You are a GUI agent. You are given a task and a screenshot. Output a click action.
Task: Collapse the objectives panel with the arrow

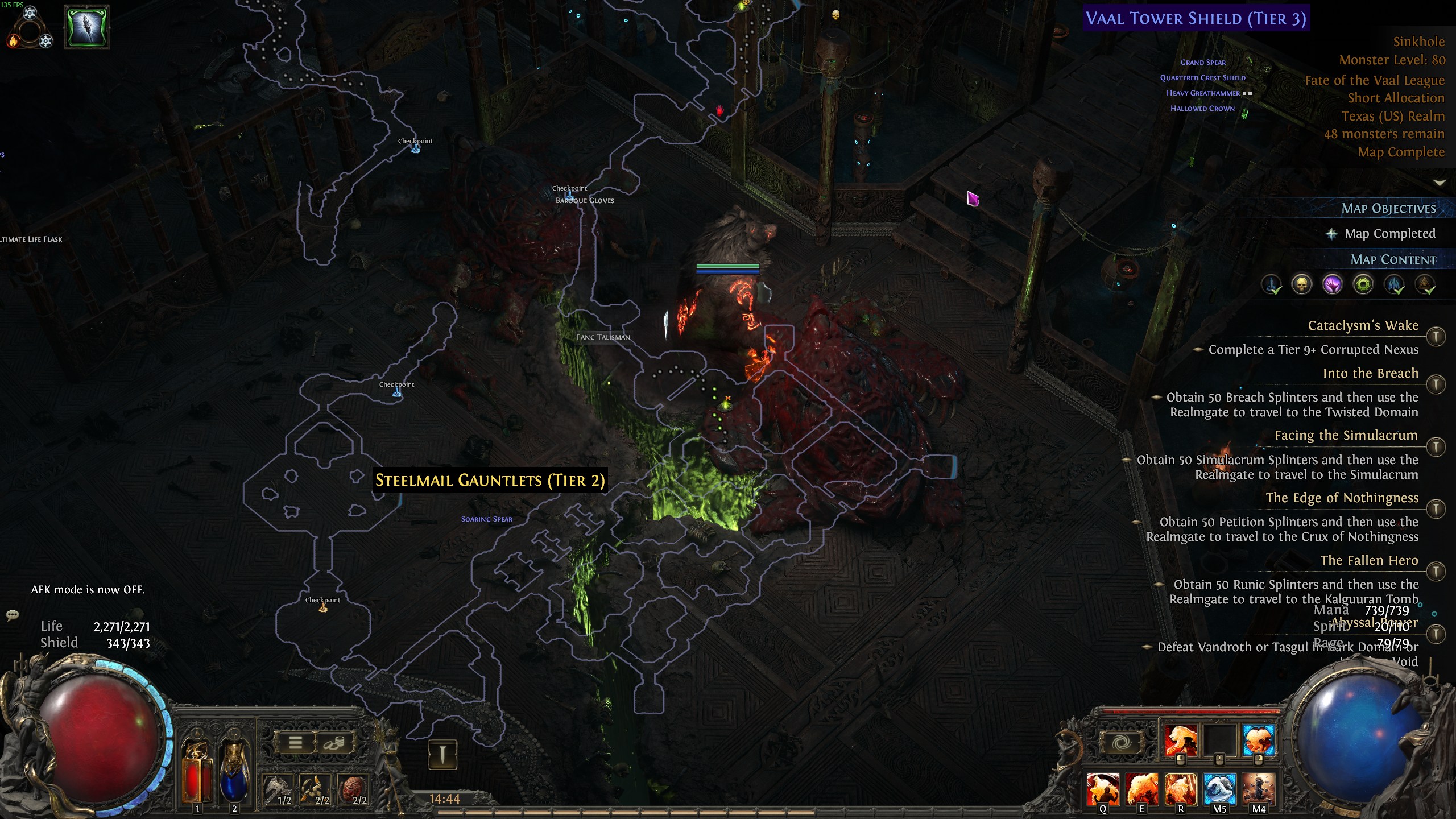click(x=1439, y=183)
